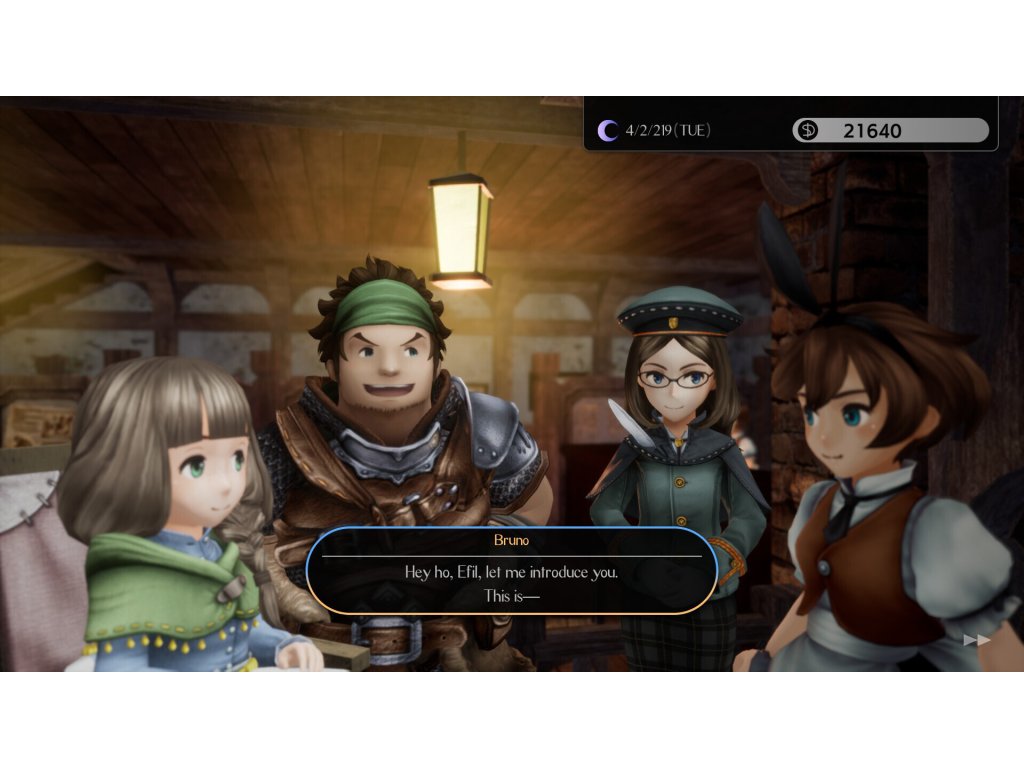This screenshot has height=768, width=1024.
Task: Click the fast-forward arrows icon
Action: click(977, 640)
